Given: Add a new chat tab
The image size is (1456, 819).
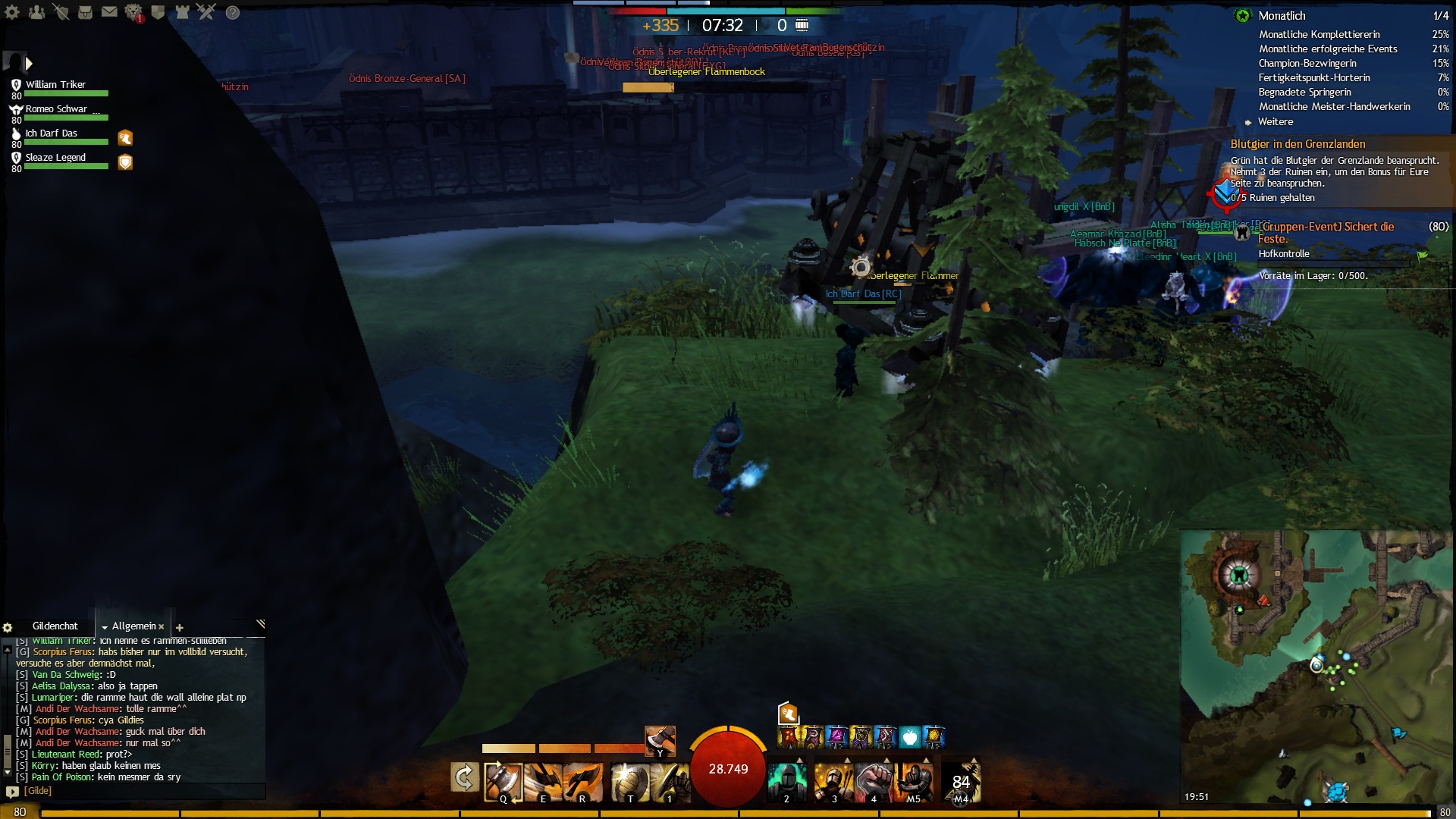Looking at the screenshot, I should (180, 627).
